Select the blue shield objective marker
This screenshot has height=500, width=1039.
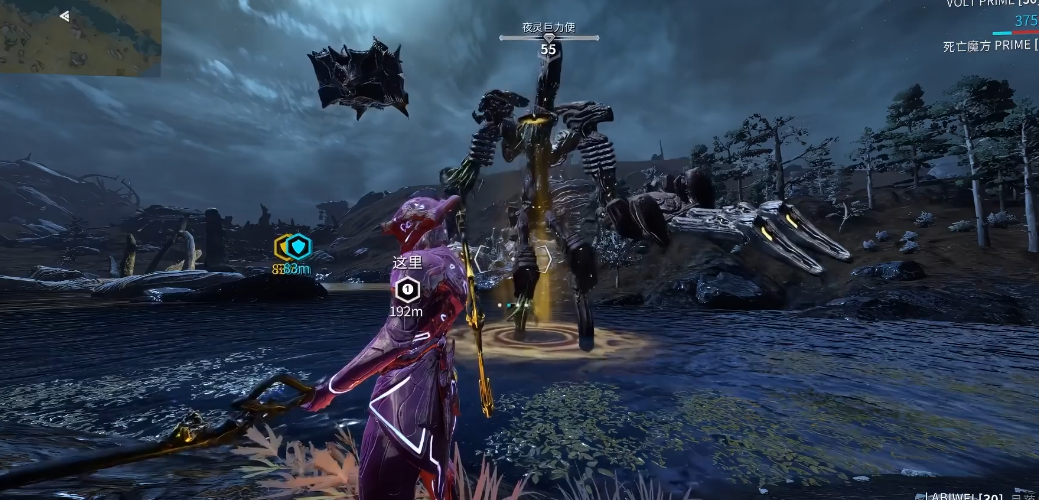click(298, 246)
